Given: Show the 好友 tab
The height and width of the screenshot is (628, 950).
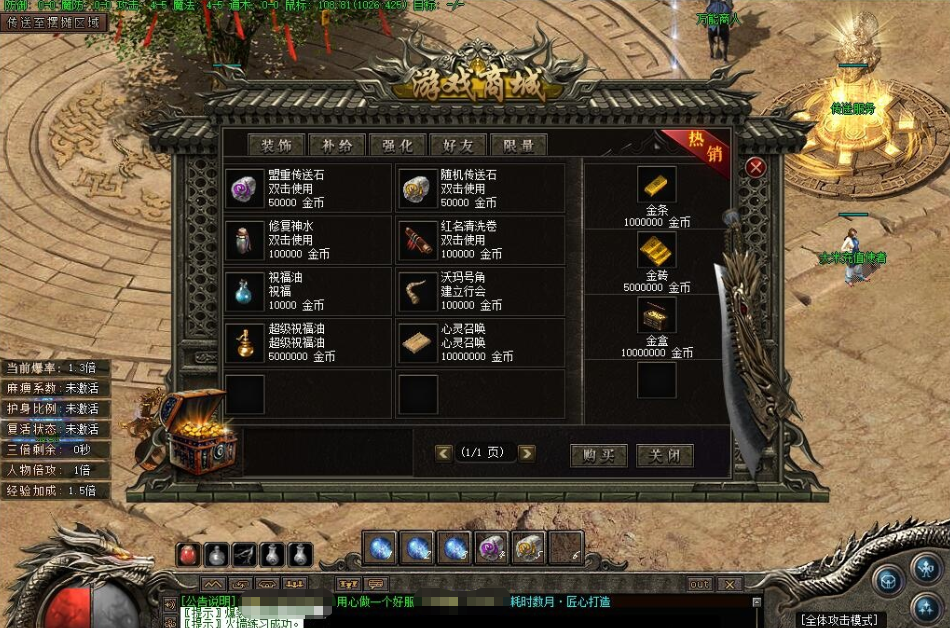Looking at the screenshot, I should point(458,144).
